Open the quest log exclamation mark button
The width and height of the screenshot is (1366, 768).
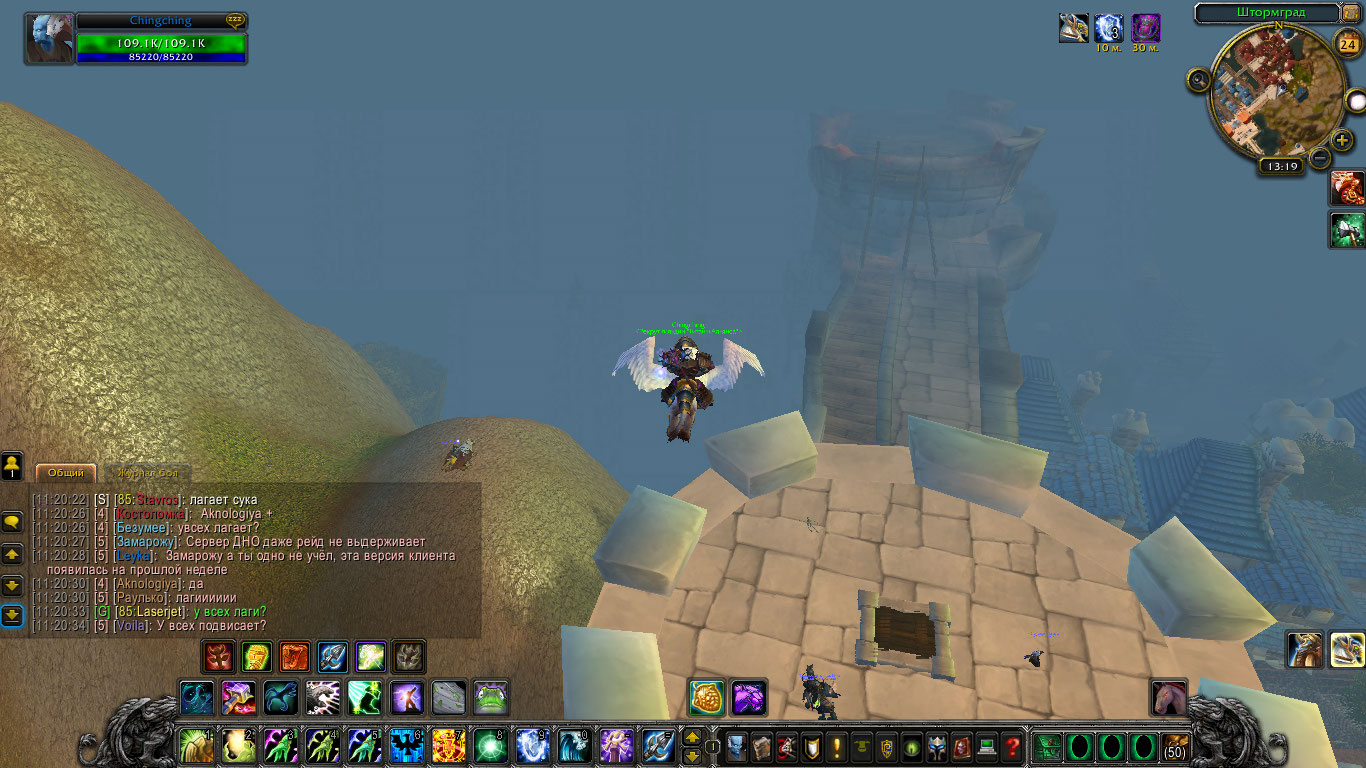[x=836, y=746]
